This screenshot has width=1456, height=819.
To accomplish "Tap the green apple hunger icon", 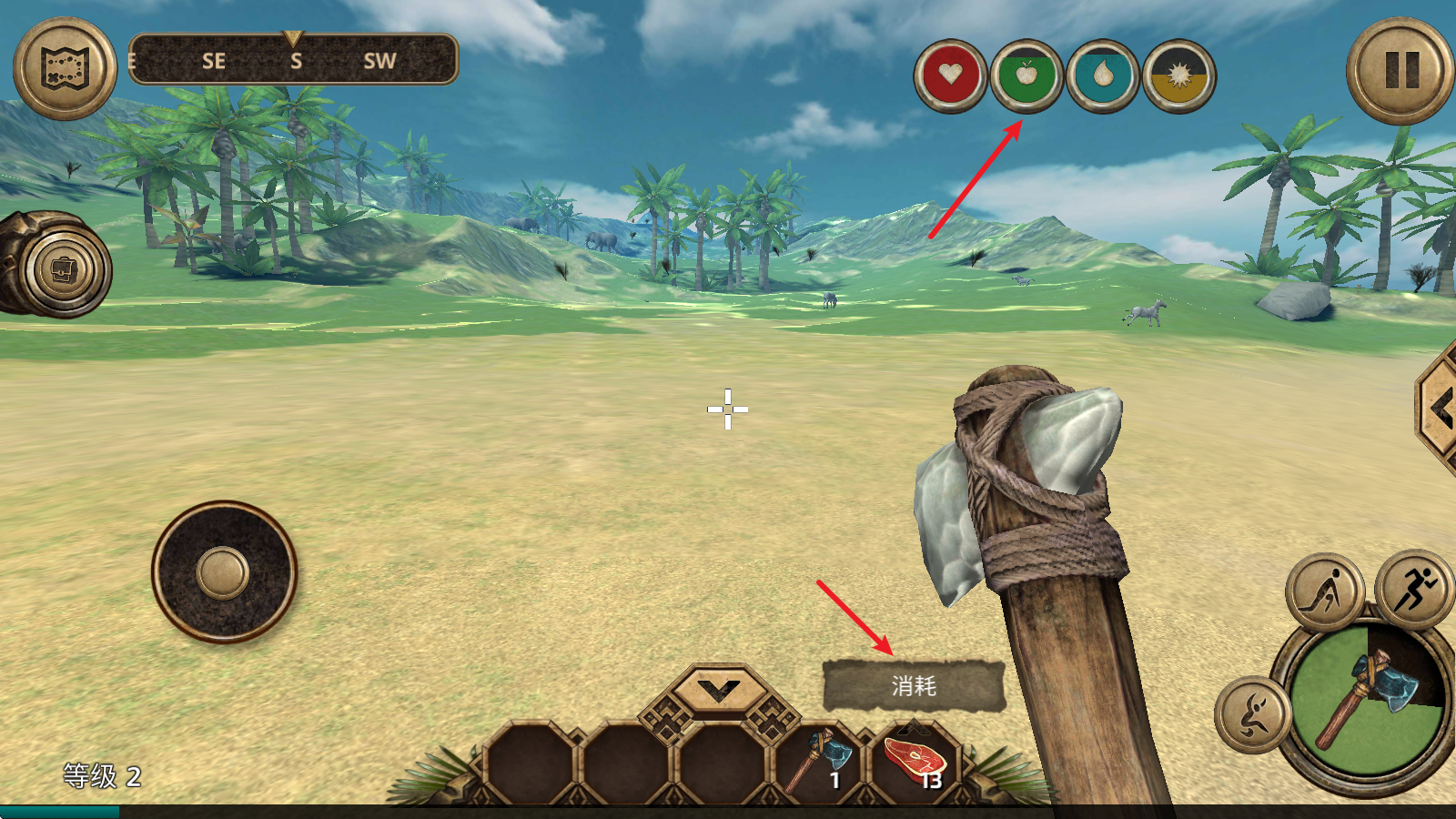I will (1026, 76).
